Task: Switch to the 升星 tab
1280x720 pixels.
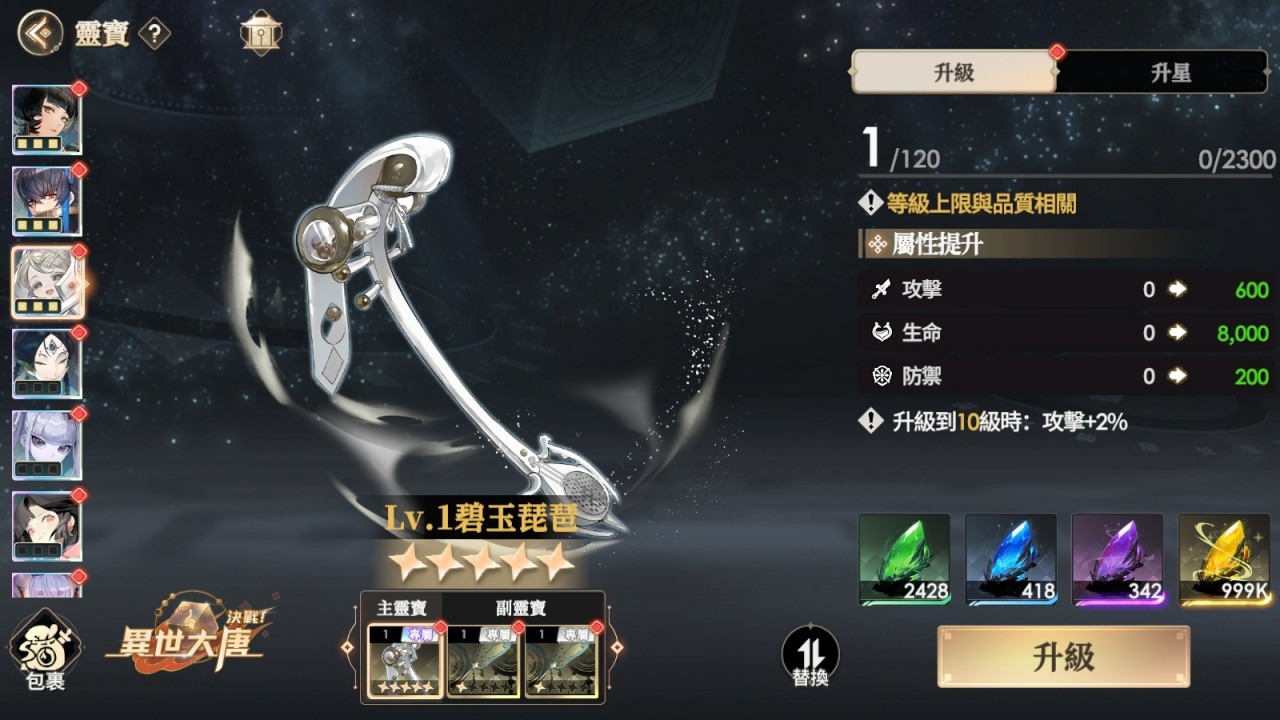Action: pos(1168,73)
